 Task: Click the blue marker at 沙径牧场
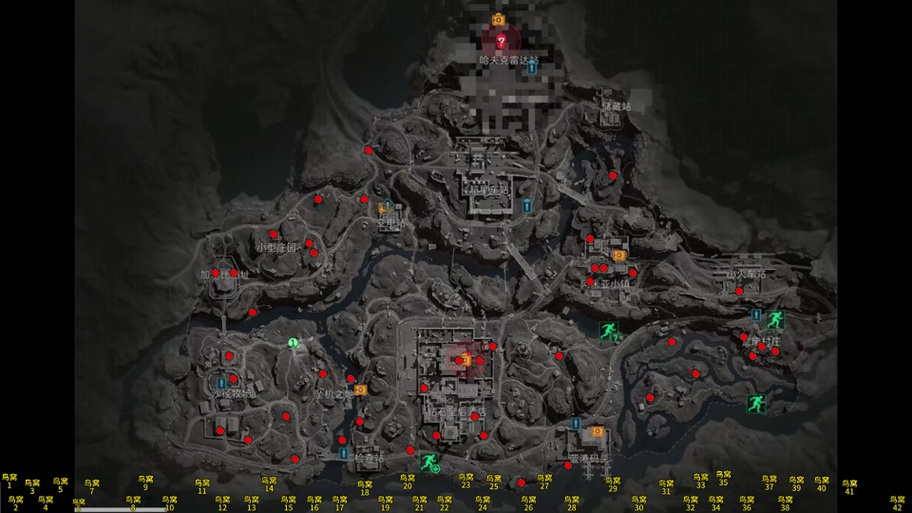(x=220, y=382)
